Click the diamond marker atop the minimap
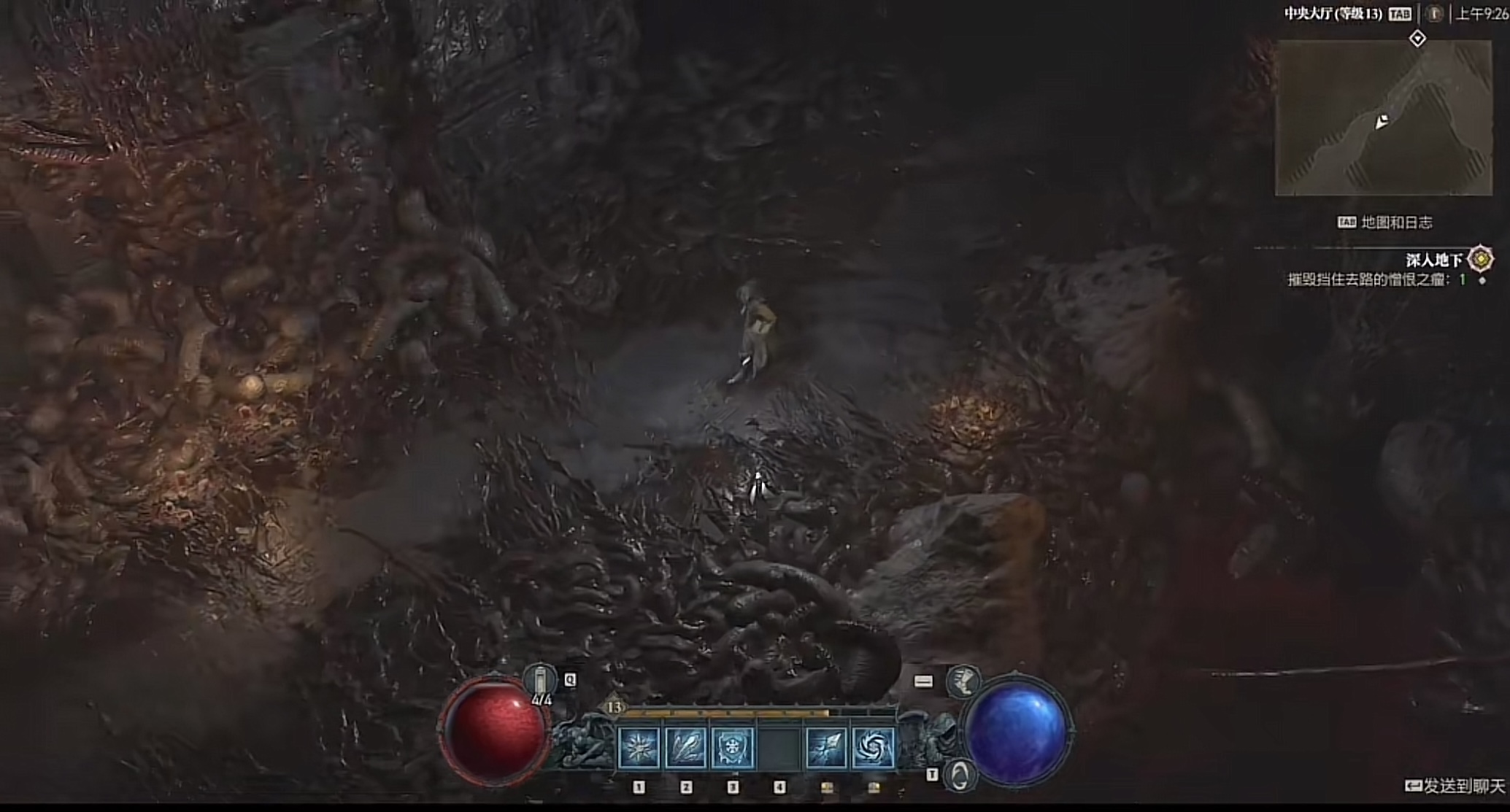 (x=1417, y=38)
